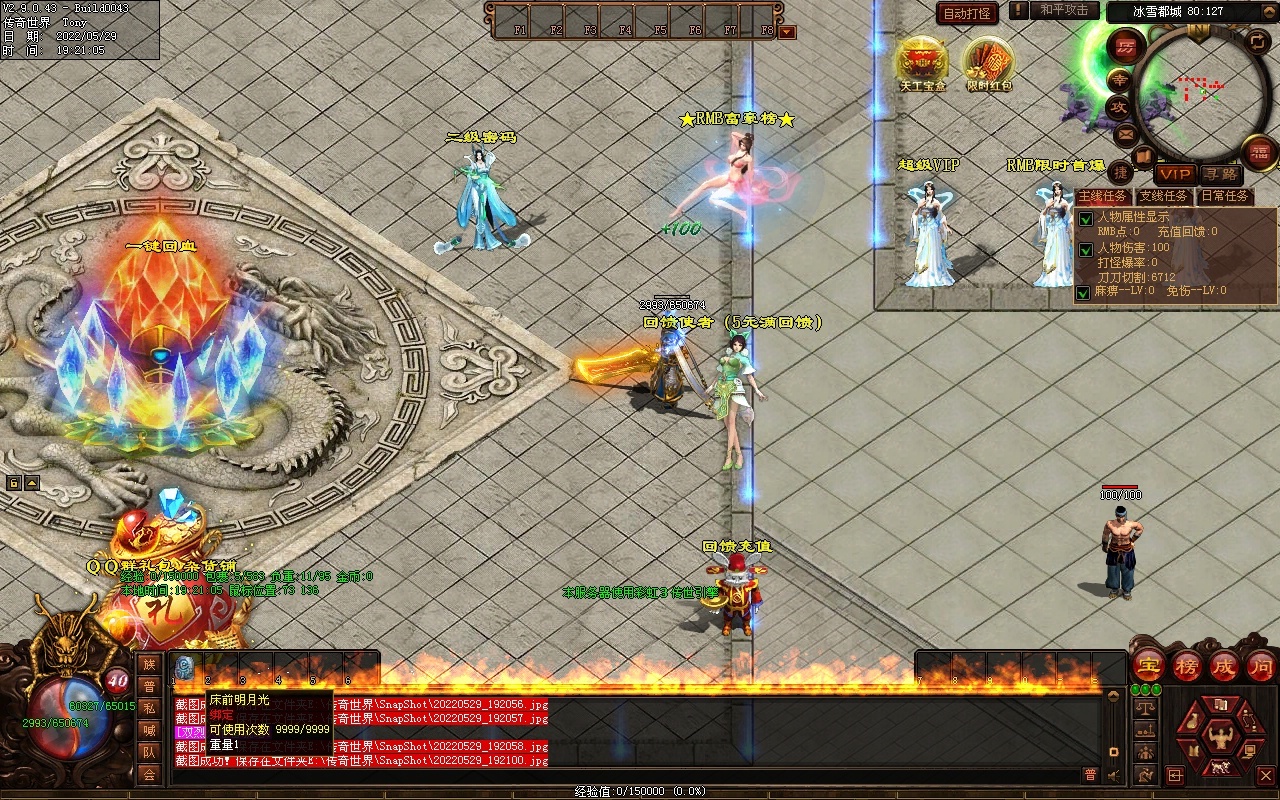Screen dimensions: 1280x800
Task: Click the 福 welfare button by the minimap
Action: coord(1259,152)
